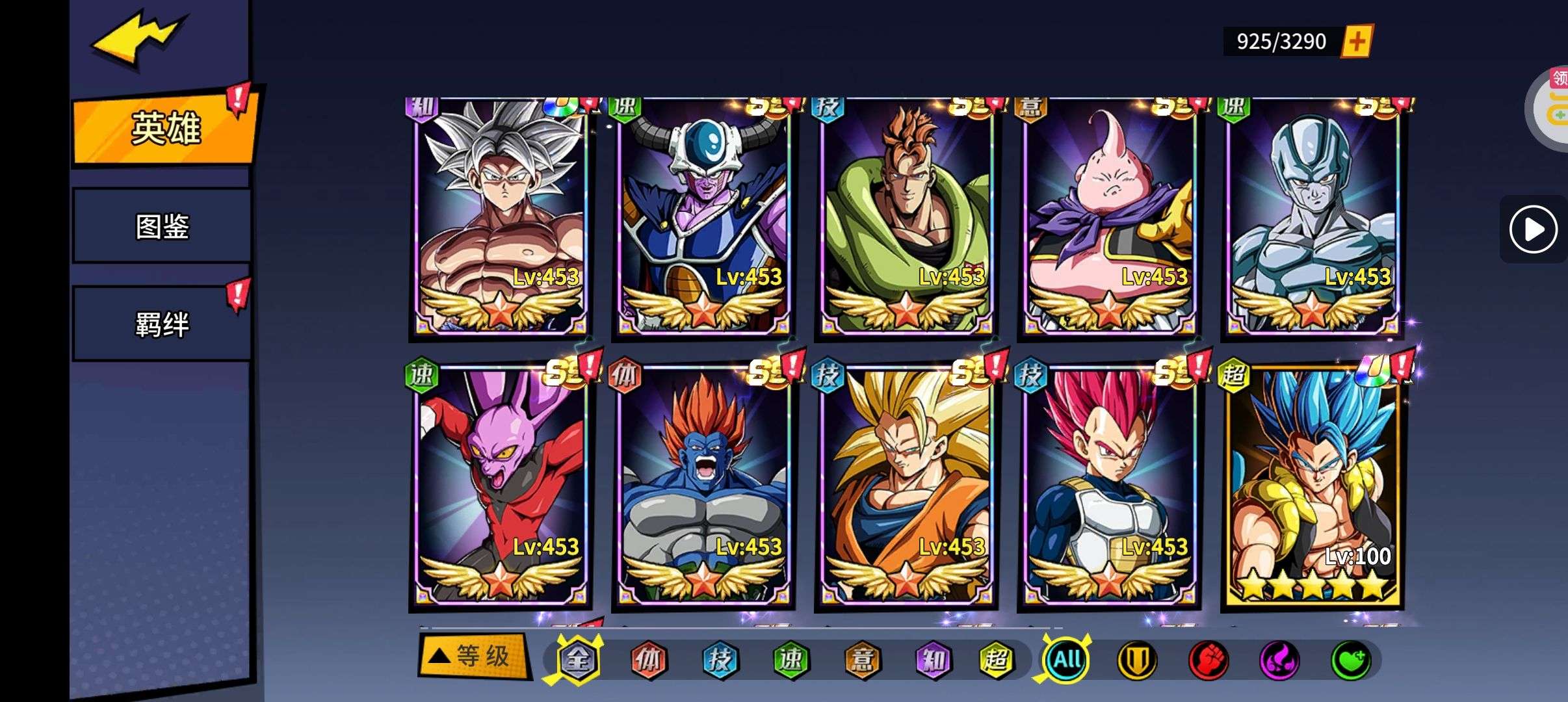Filter heroes by red 体 type

pos(649,660)
